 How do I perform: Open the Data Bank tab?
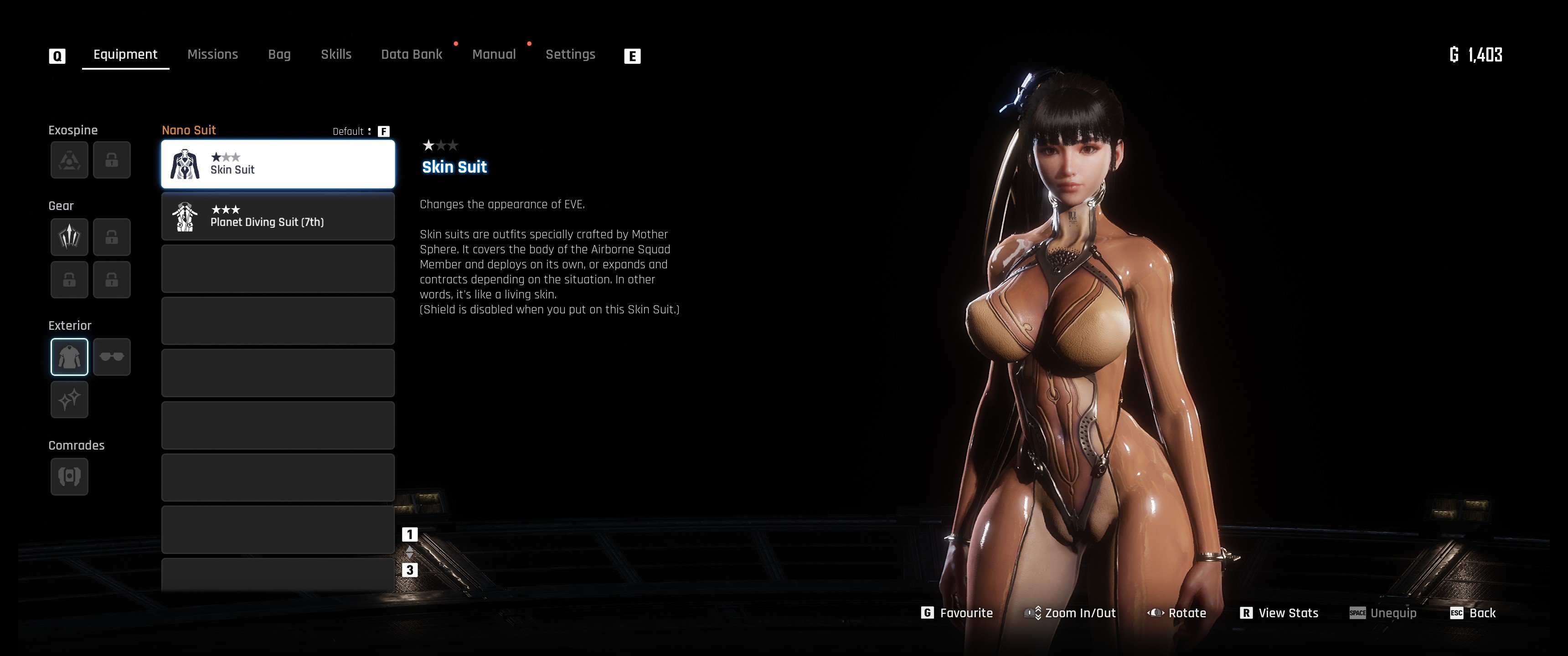tap(412, 55)
